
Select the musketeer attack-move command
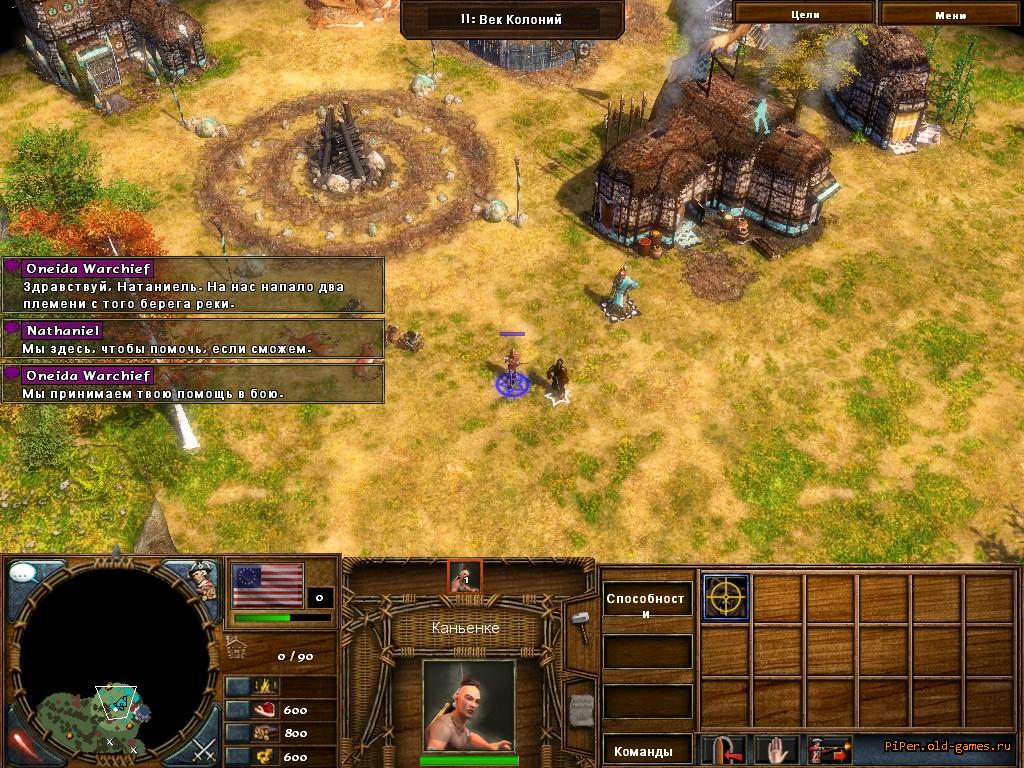[x=828, y=750]
